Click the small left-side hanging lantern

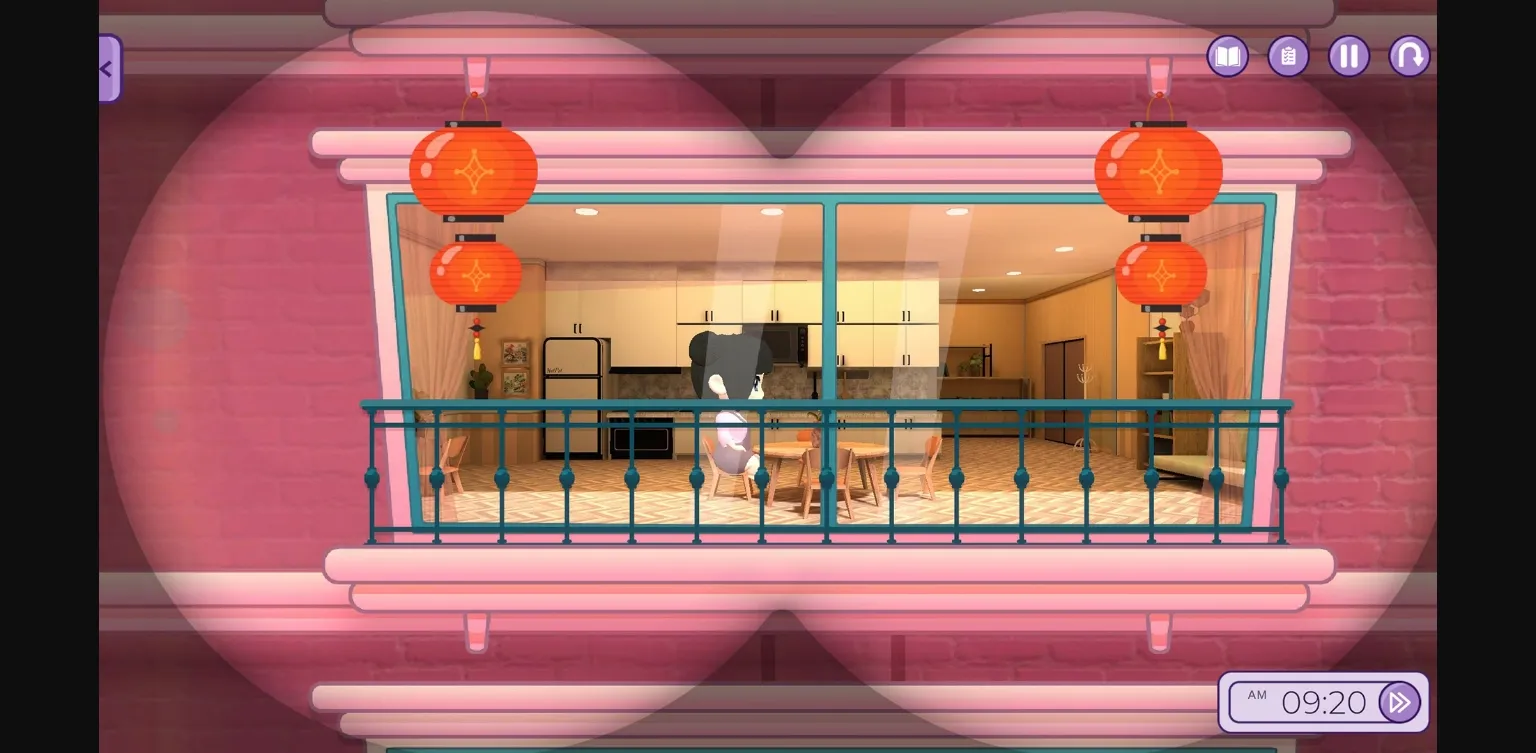click(x=474, y=272)
